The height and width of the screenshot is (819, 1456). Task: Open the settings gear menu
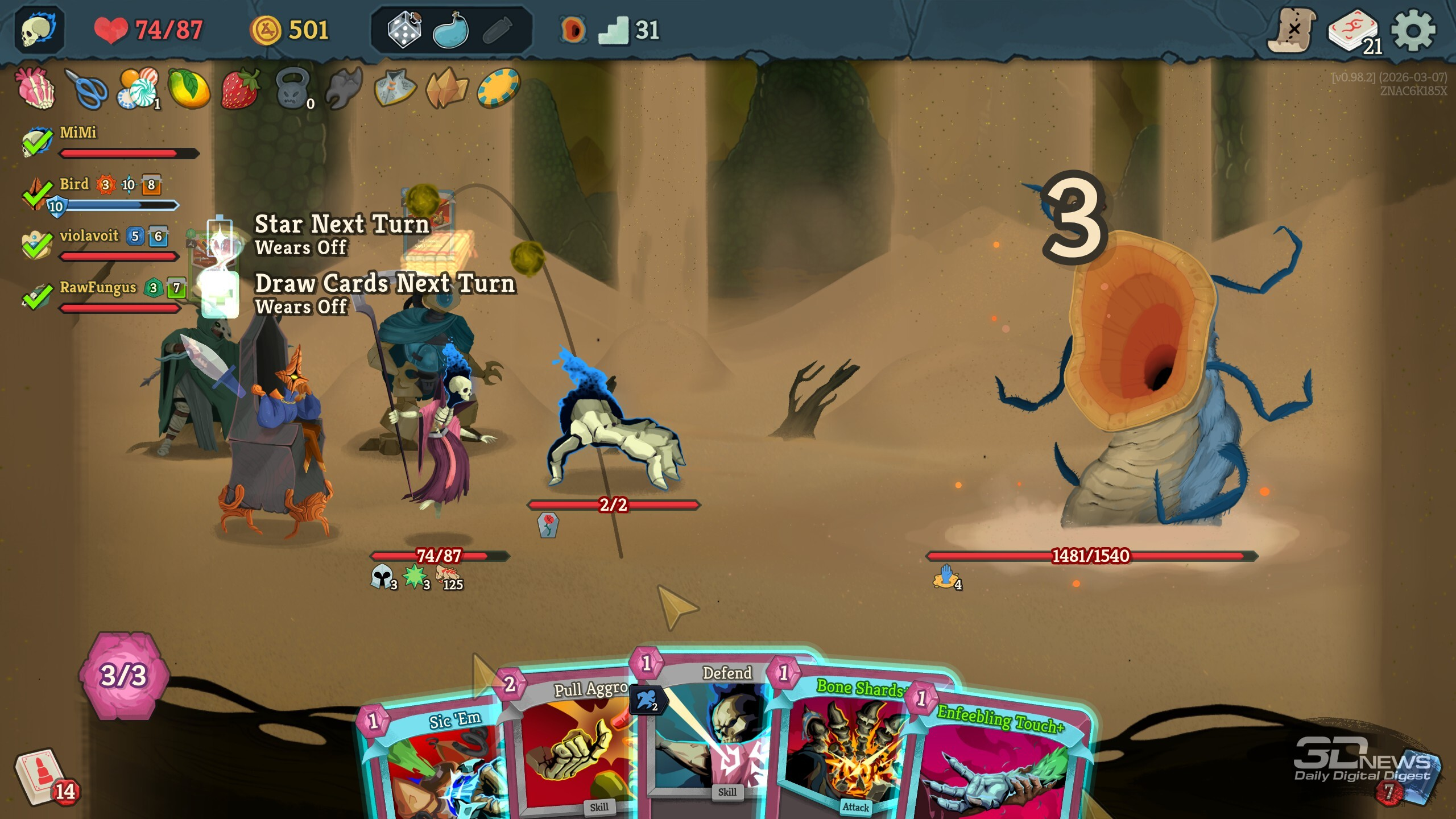tap(1413, 30)
